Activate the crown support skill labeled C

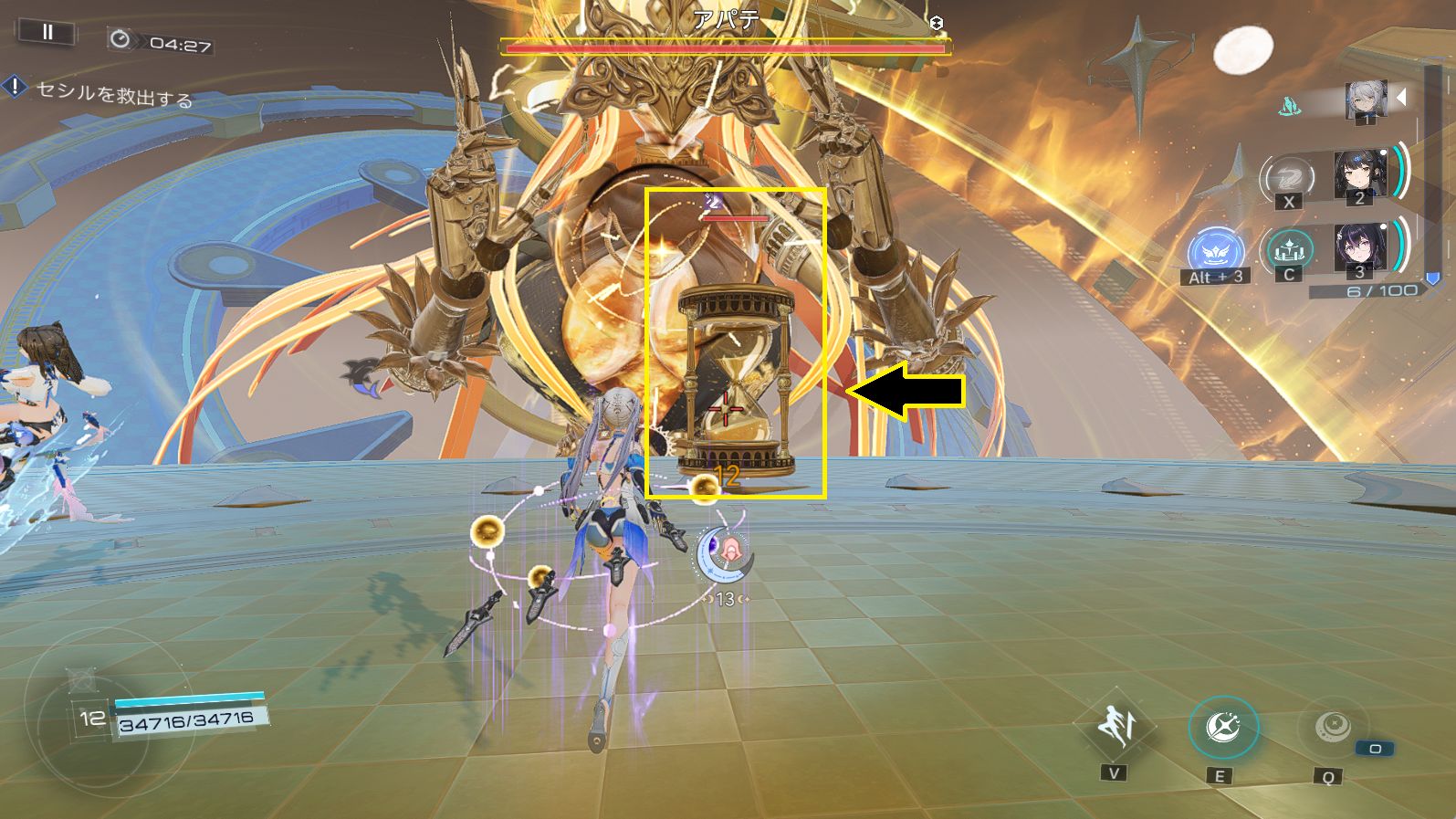pos(1289,248)
